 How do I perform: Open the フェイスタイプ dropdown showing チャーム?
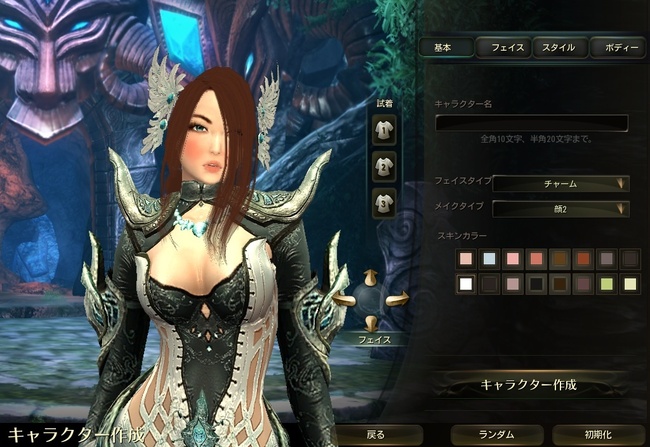click(560, 183)
